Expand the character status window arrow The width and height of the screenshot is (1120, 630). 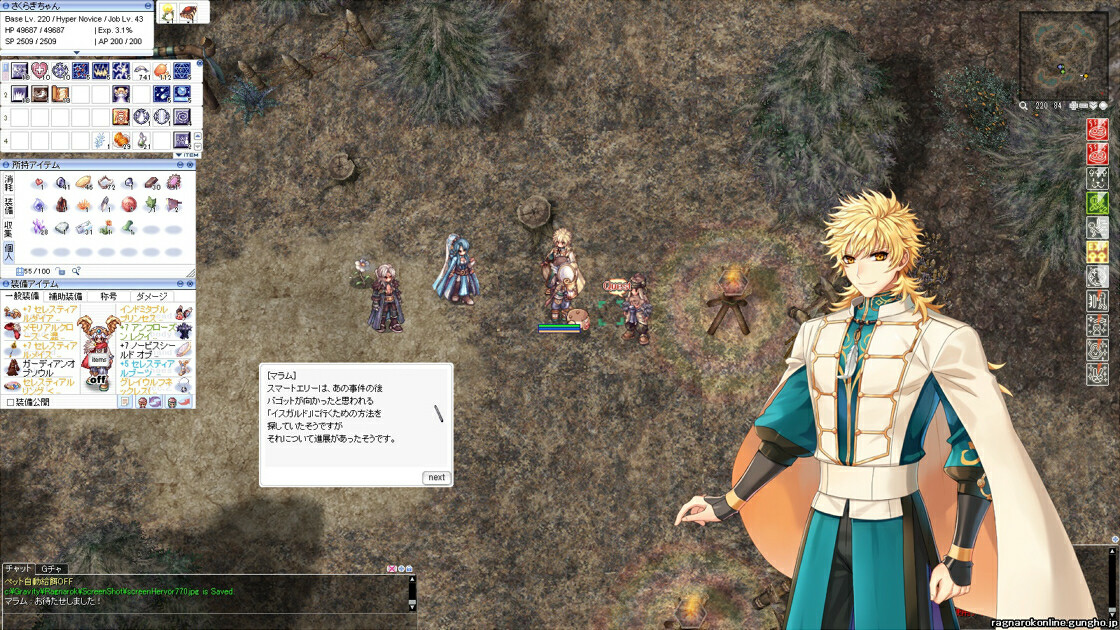[76, 52]
